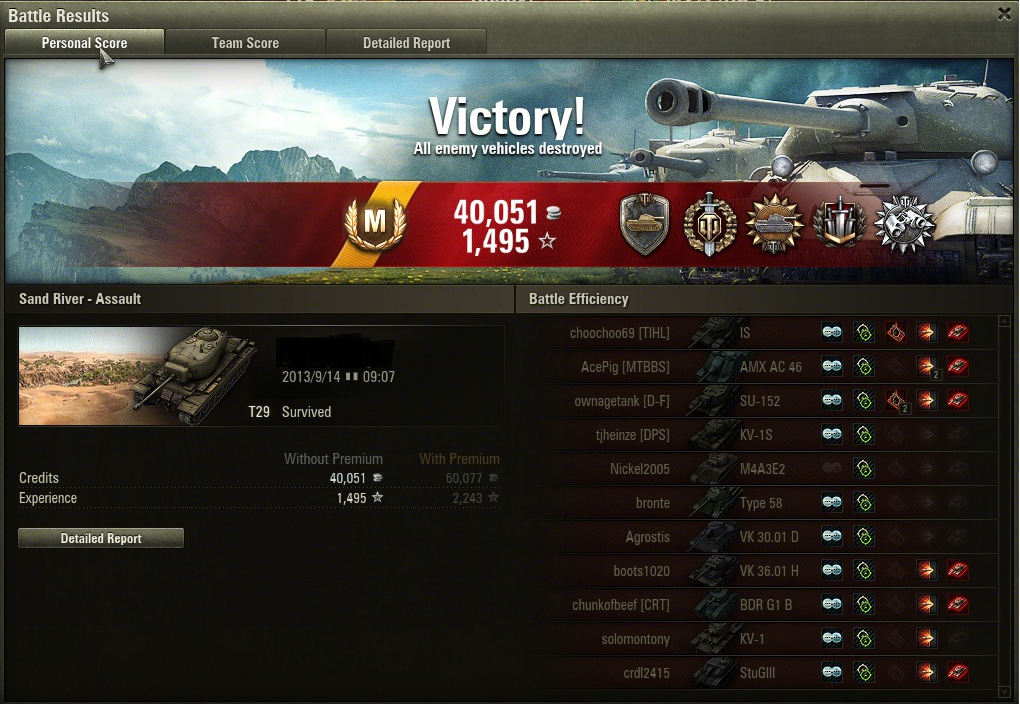Select the tjheinze KV-1S row
This screenshot has height=705, width=1020.
coord(760,435)
